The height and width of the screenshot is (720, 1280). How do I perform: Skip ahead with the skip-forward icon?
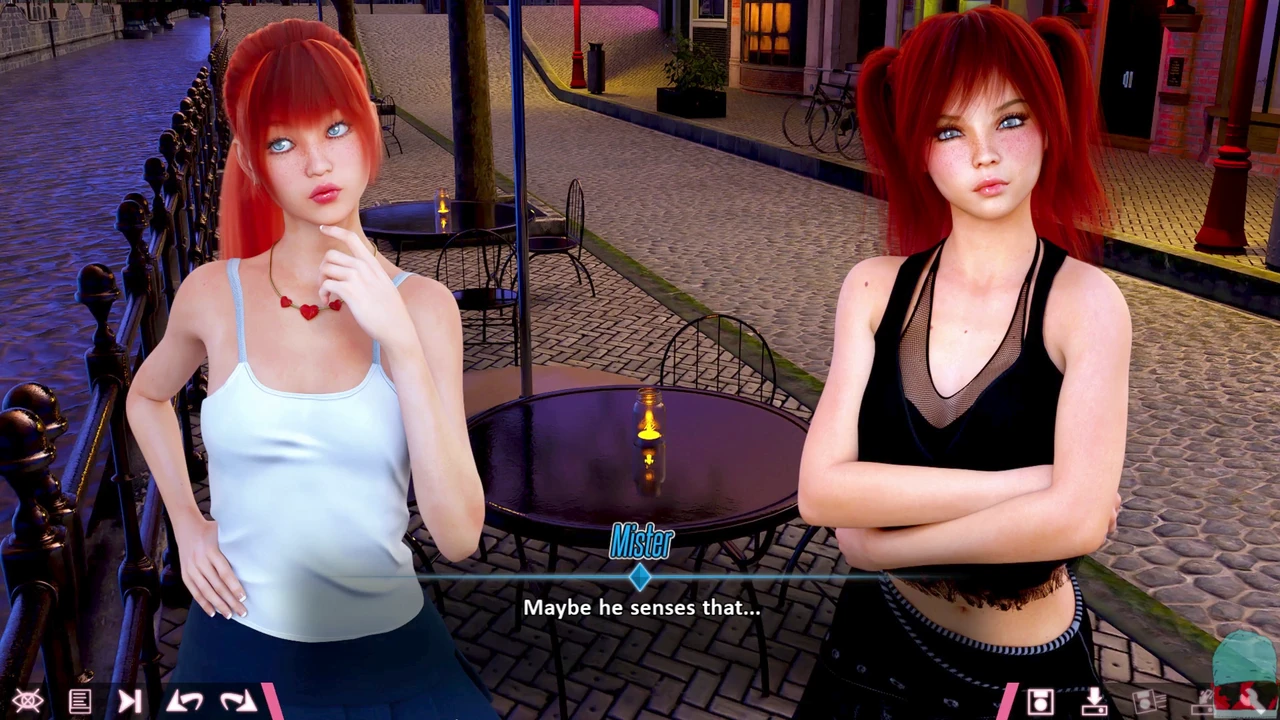pyautogui.click(x=130, y=702)
